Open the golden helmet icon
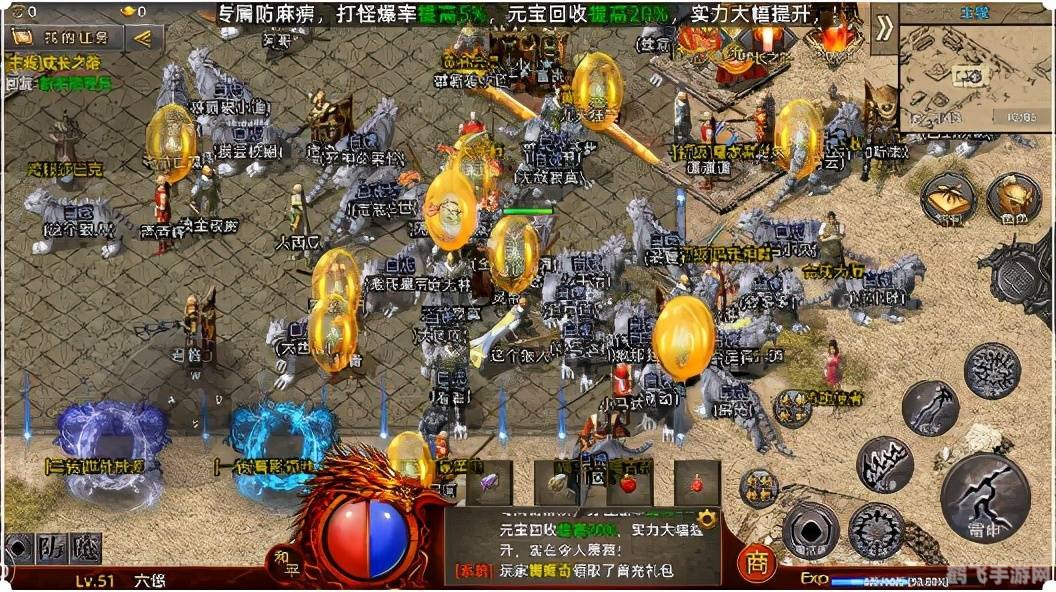The width and height of the screenshot is (1056, 592). point(1013,198)
